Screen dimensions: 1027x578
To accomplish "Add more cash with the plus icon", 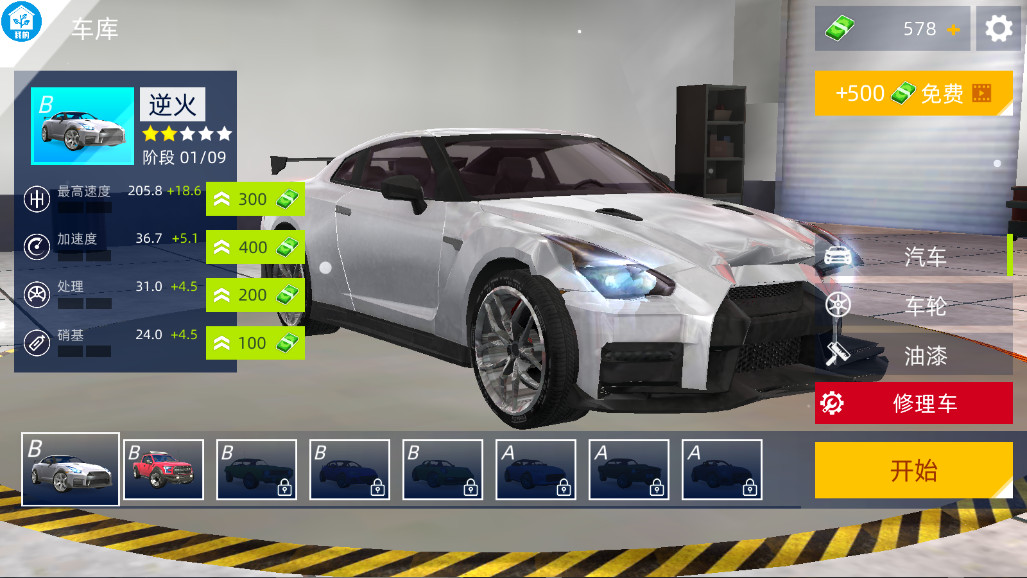I will click(953, 30).
